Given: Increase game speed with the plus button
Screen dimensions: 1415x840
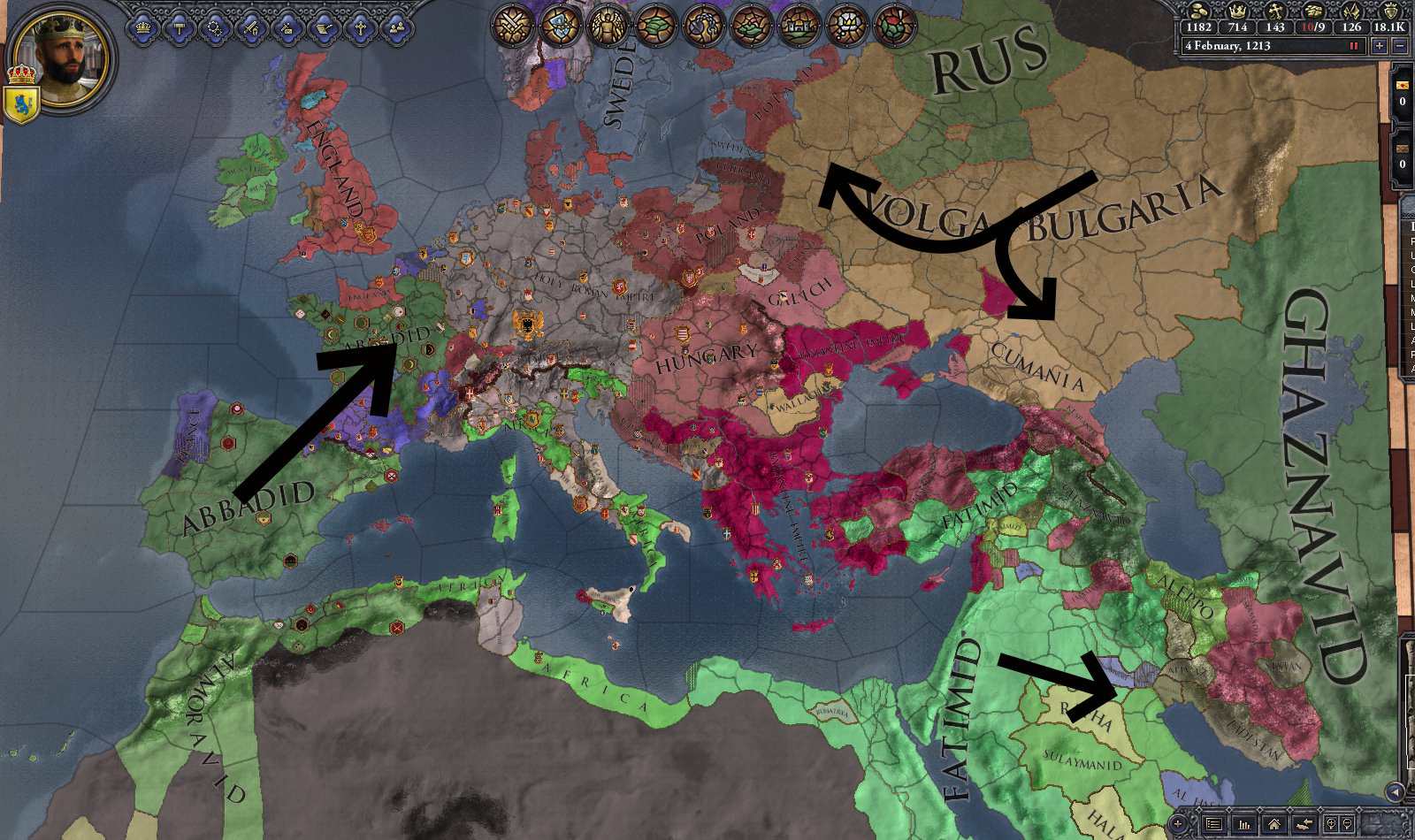Looking at the screenshot, I should [x=1380, y=45].
